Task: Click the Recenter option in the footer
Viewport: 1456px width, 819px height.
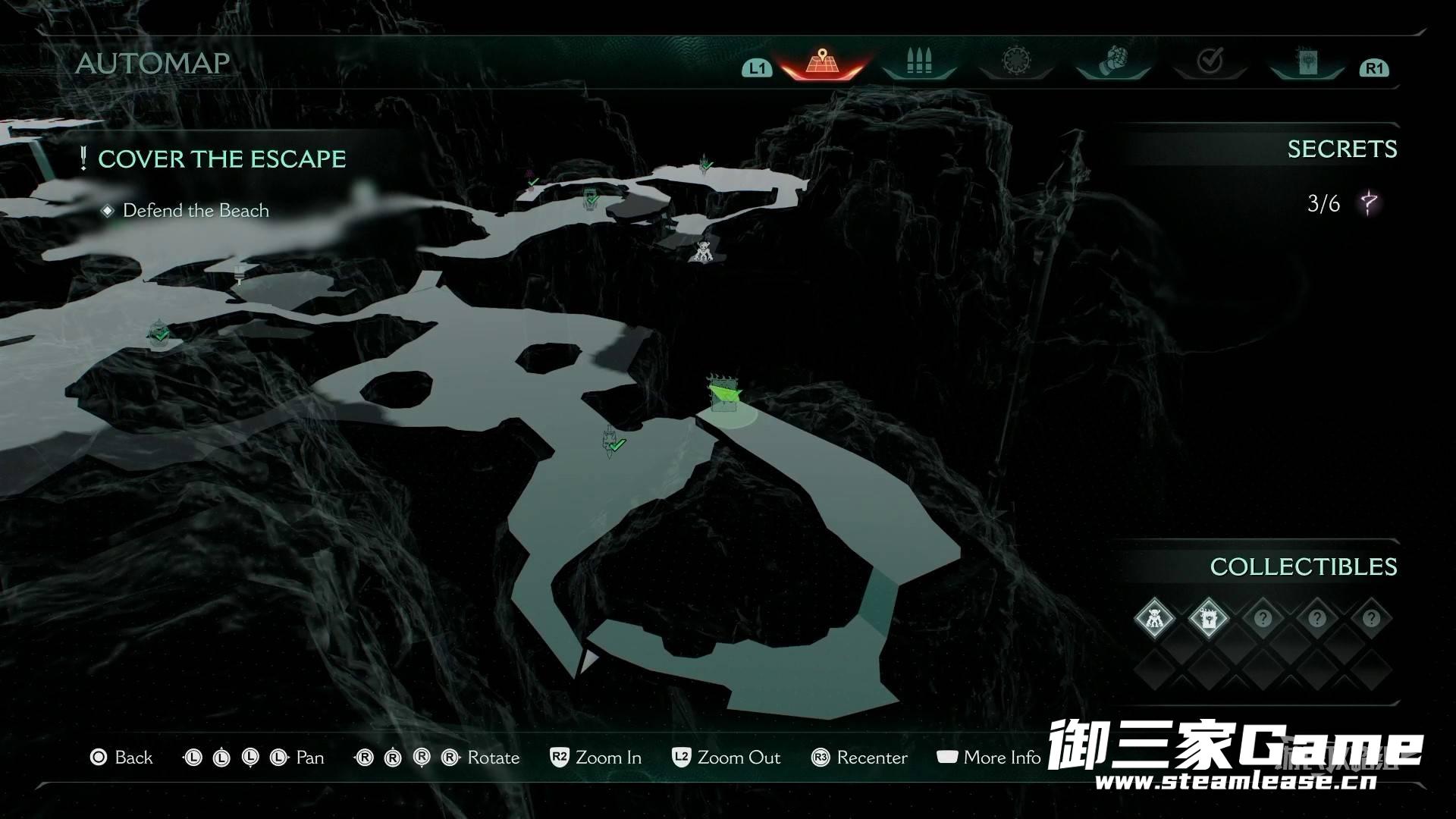Action: [859, 758]
